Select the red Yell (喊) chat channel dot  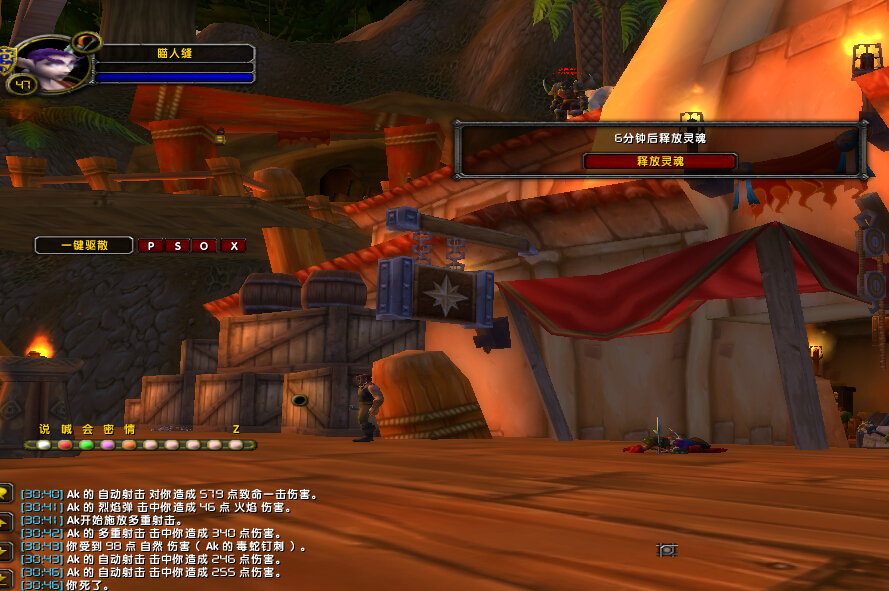tap(65, 445)
